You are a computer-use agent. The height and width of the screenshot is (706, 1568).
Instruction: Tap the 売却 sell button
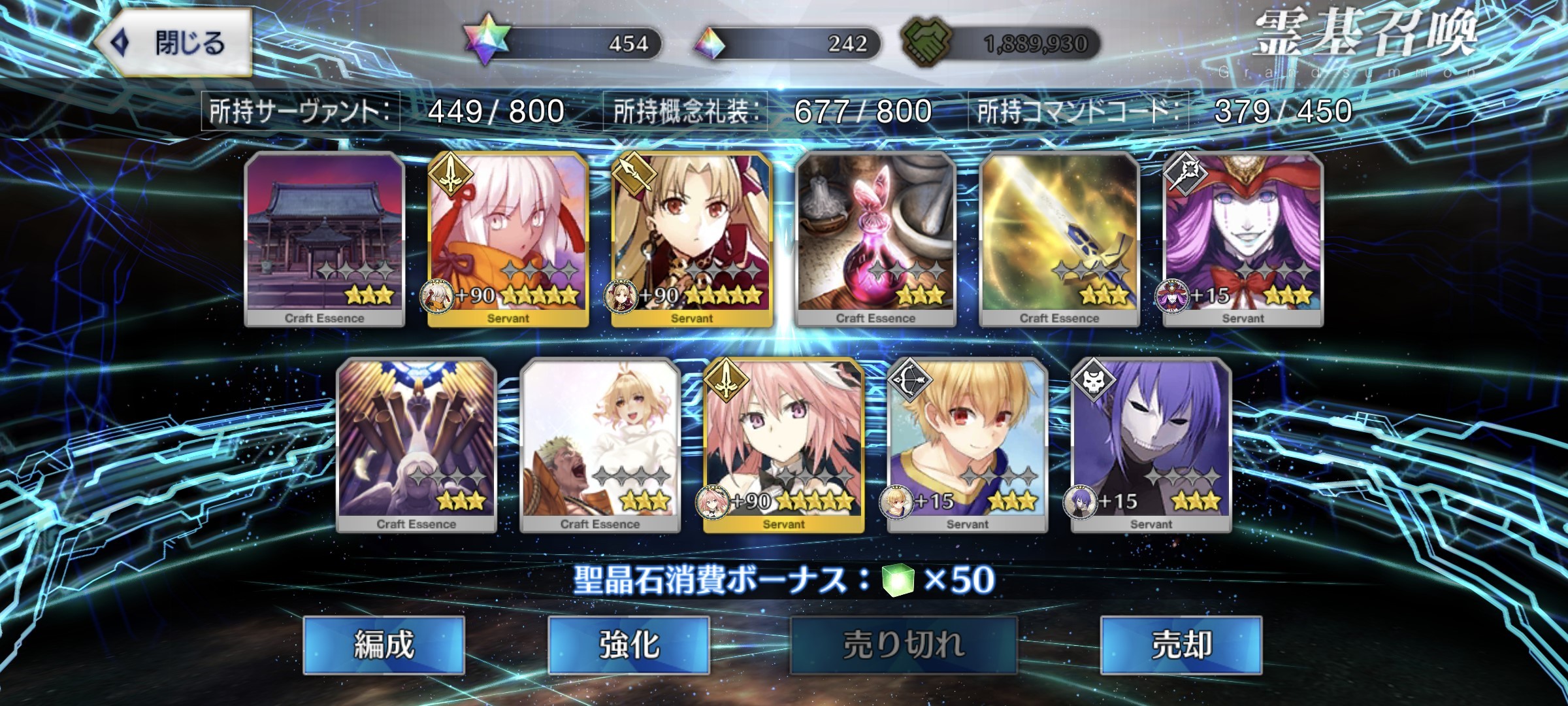tap(1181, 645)
